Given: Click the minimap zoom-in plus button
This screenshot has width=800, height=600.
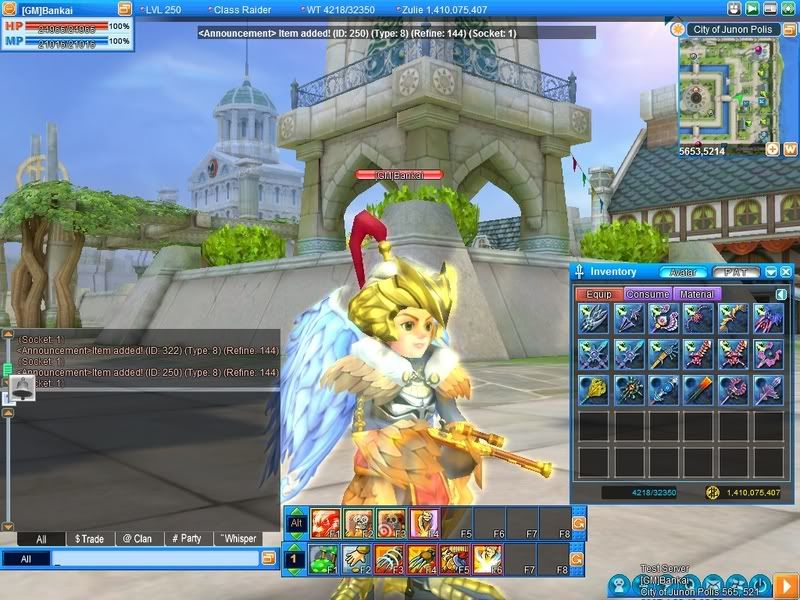Looking at the screenshot, I should point(772,149).
